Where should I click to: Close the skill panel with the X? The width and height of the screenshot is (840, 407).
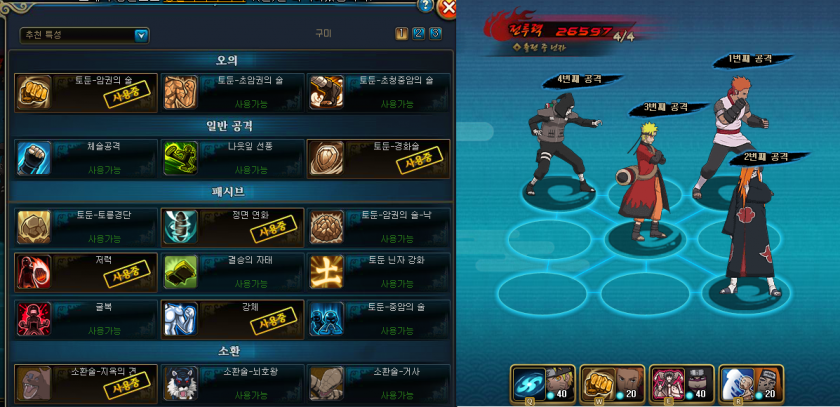click(x=447, y=7)
